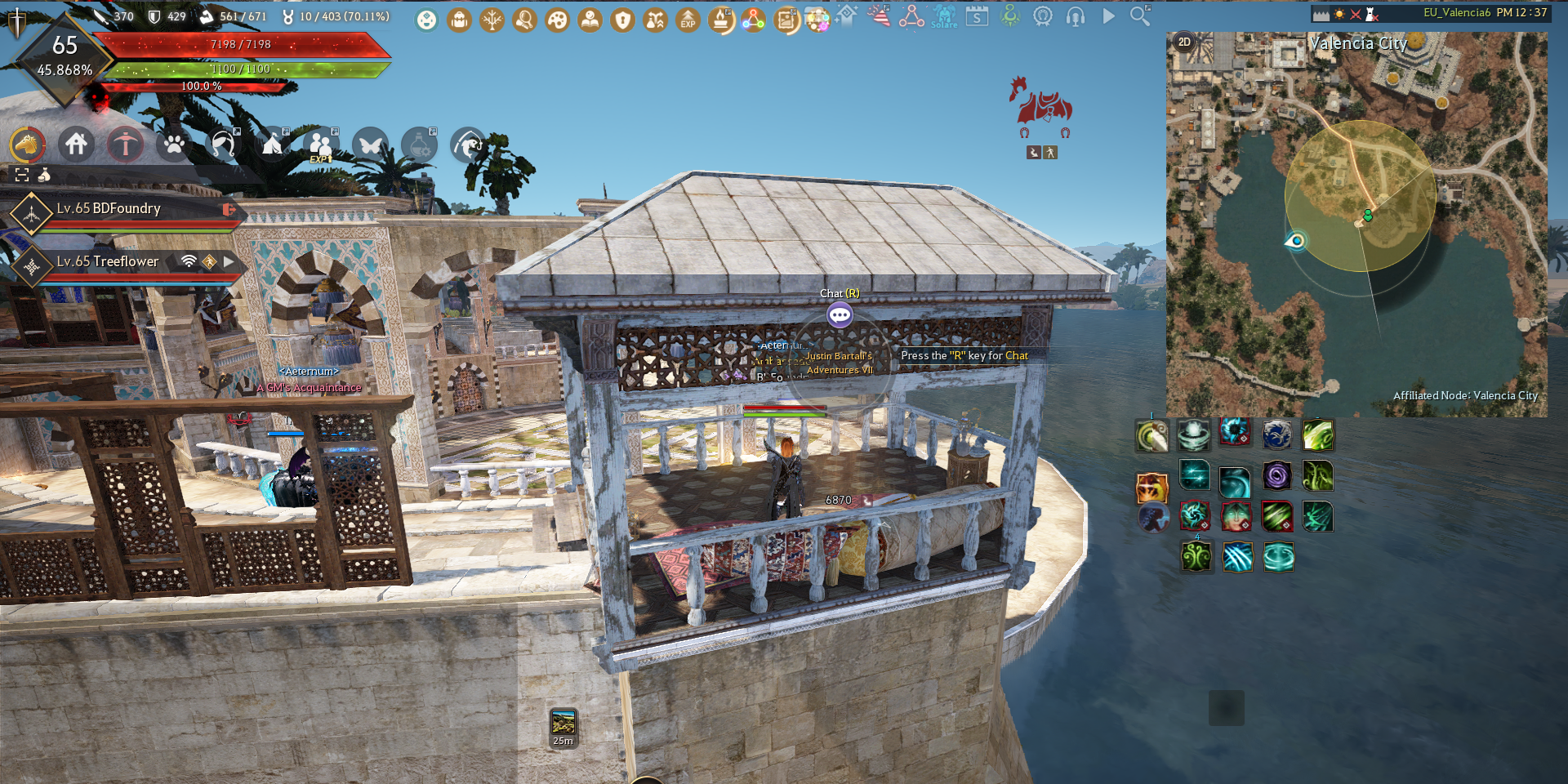Activate the green thorny vines skill
The width and height of the screenshot is (1568, 784).
click(1317, 475)
